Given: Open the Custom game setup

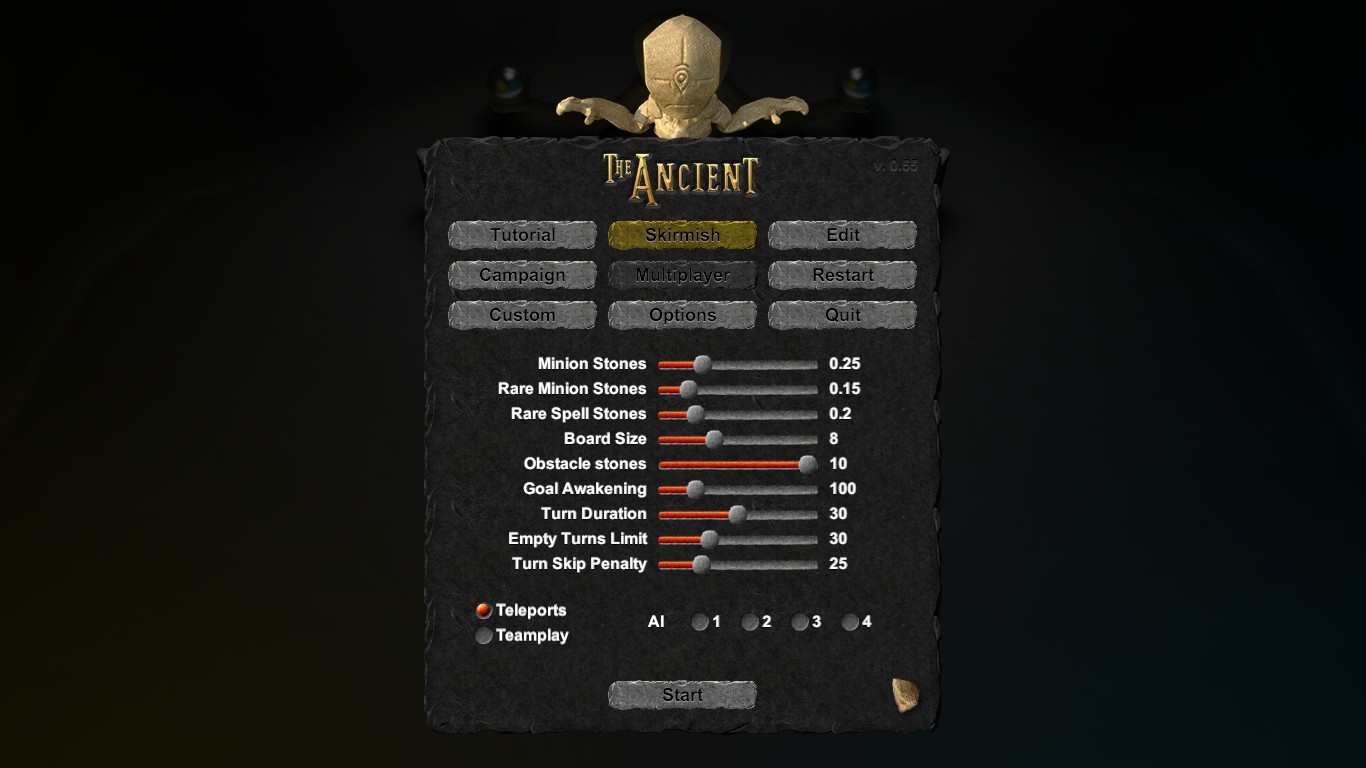Looking at the screenshot, I should 521,315.
